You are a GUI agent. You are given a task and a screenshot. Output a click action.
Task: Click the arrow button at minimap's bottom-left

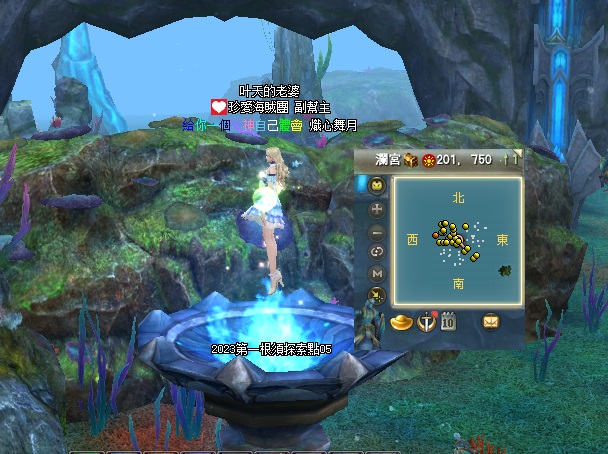click(376, 295)
